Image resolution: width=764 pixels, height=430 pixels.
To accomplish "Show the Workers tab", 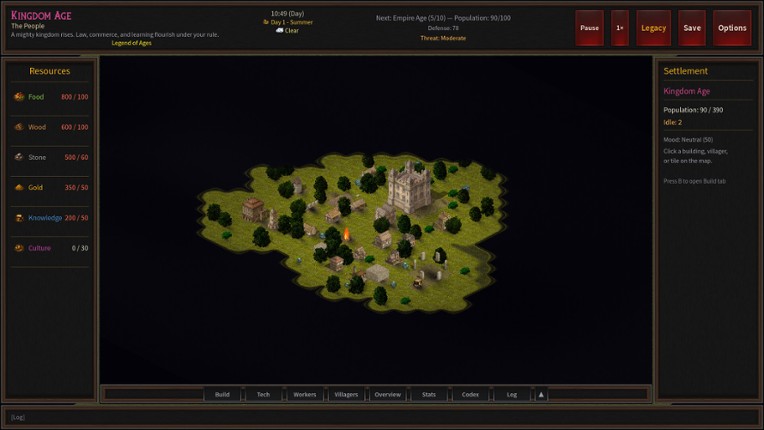I will [x=305, y=394].
